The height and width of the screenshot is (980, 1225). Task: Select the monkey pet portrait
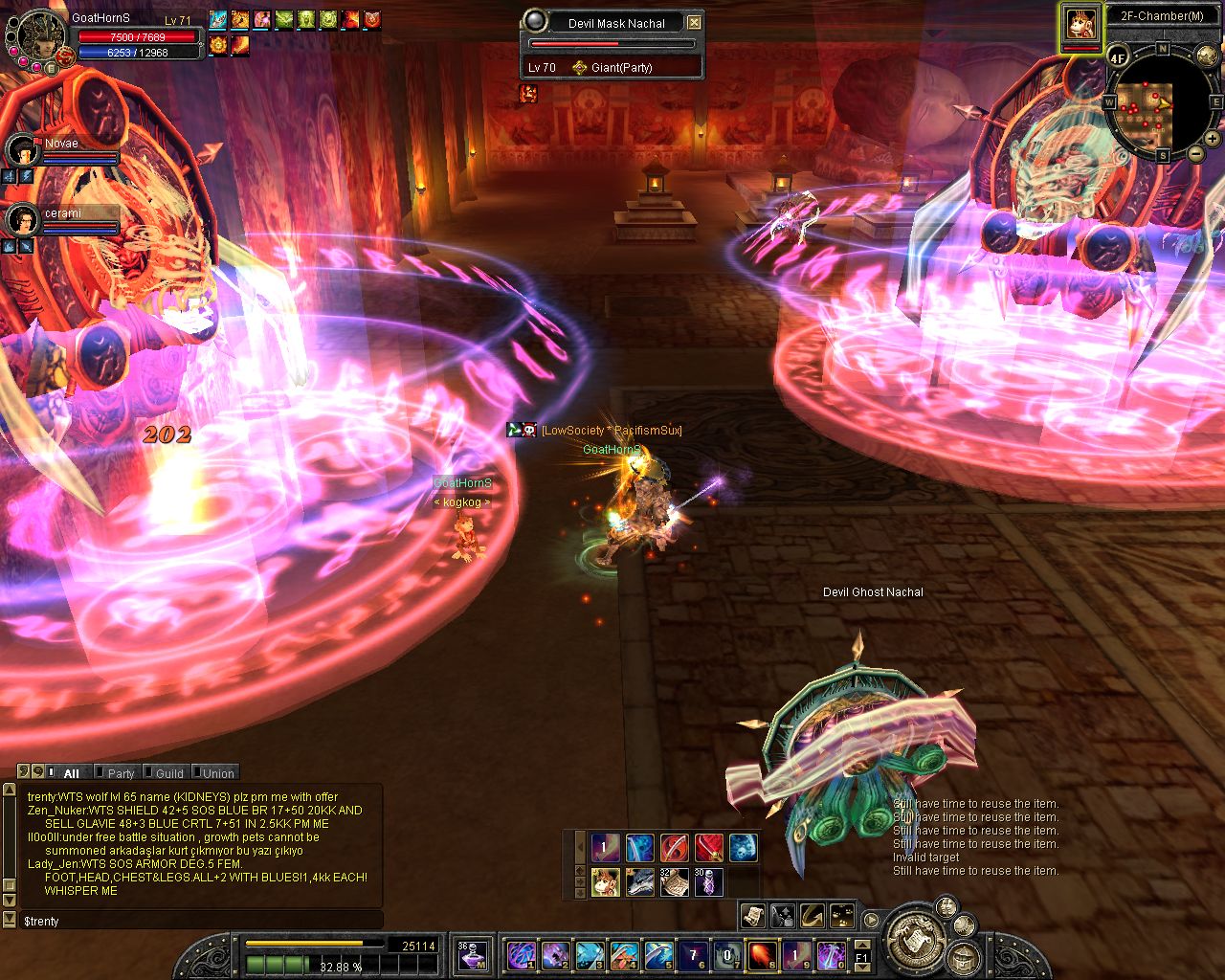point(1081,24)
